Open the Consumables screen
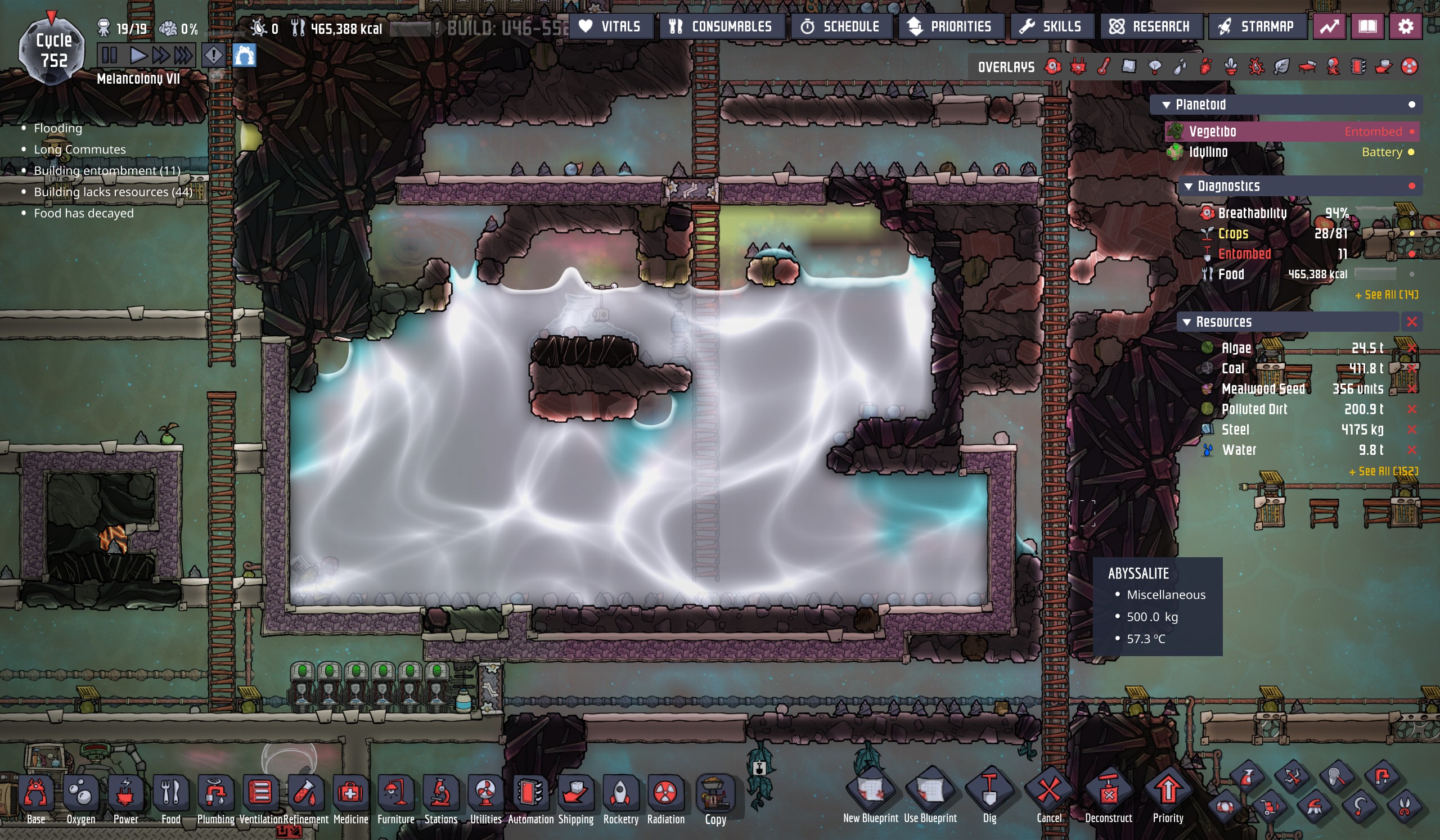 pyautogui.click(x=721, y=27)
